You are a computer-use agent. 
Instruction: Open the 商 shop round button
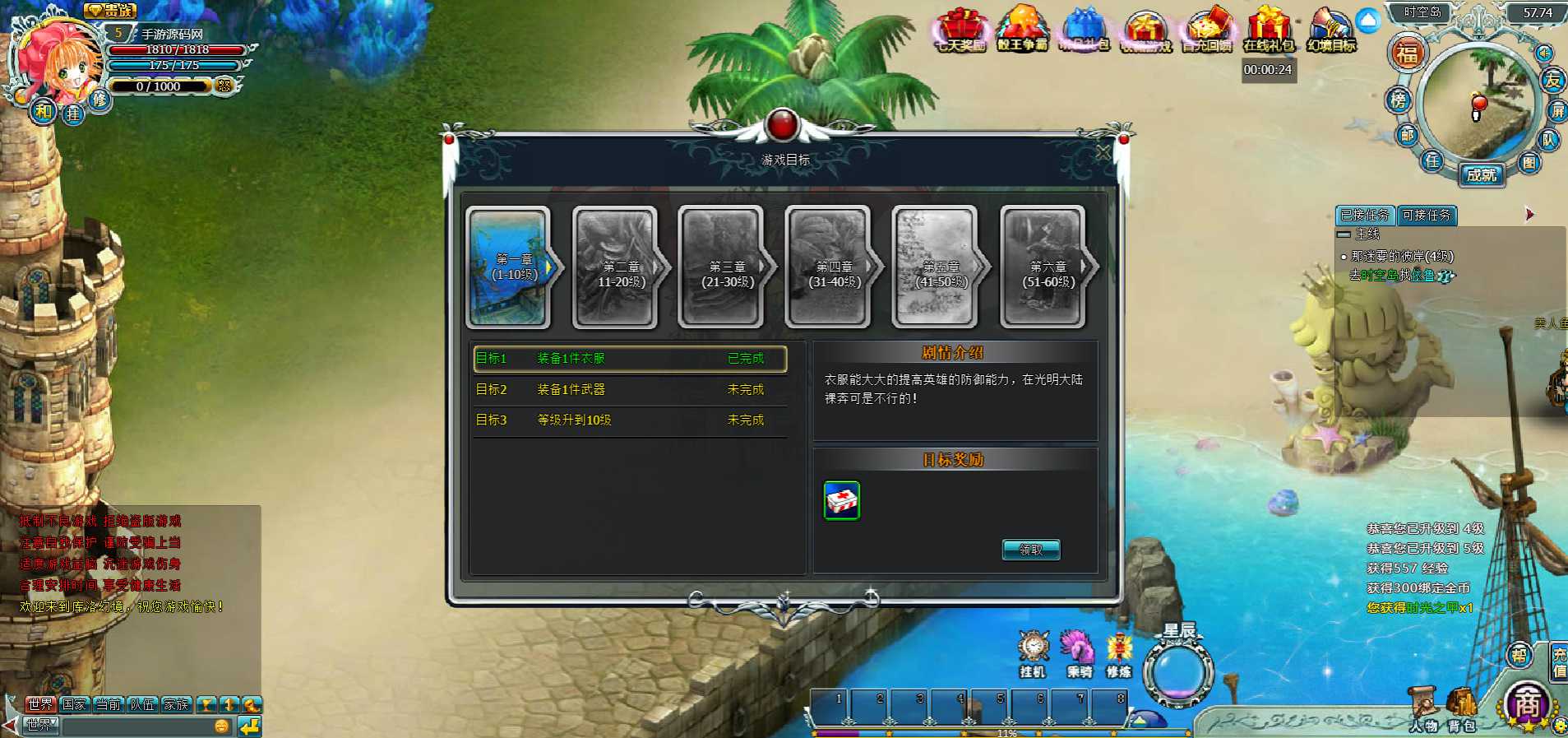[x=1527, y=704]
